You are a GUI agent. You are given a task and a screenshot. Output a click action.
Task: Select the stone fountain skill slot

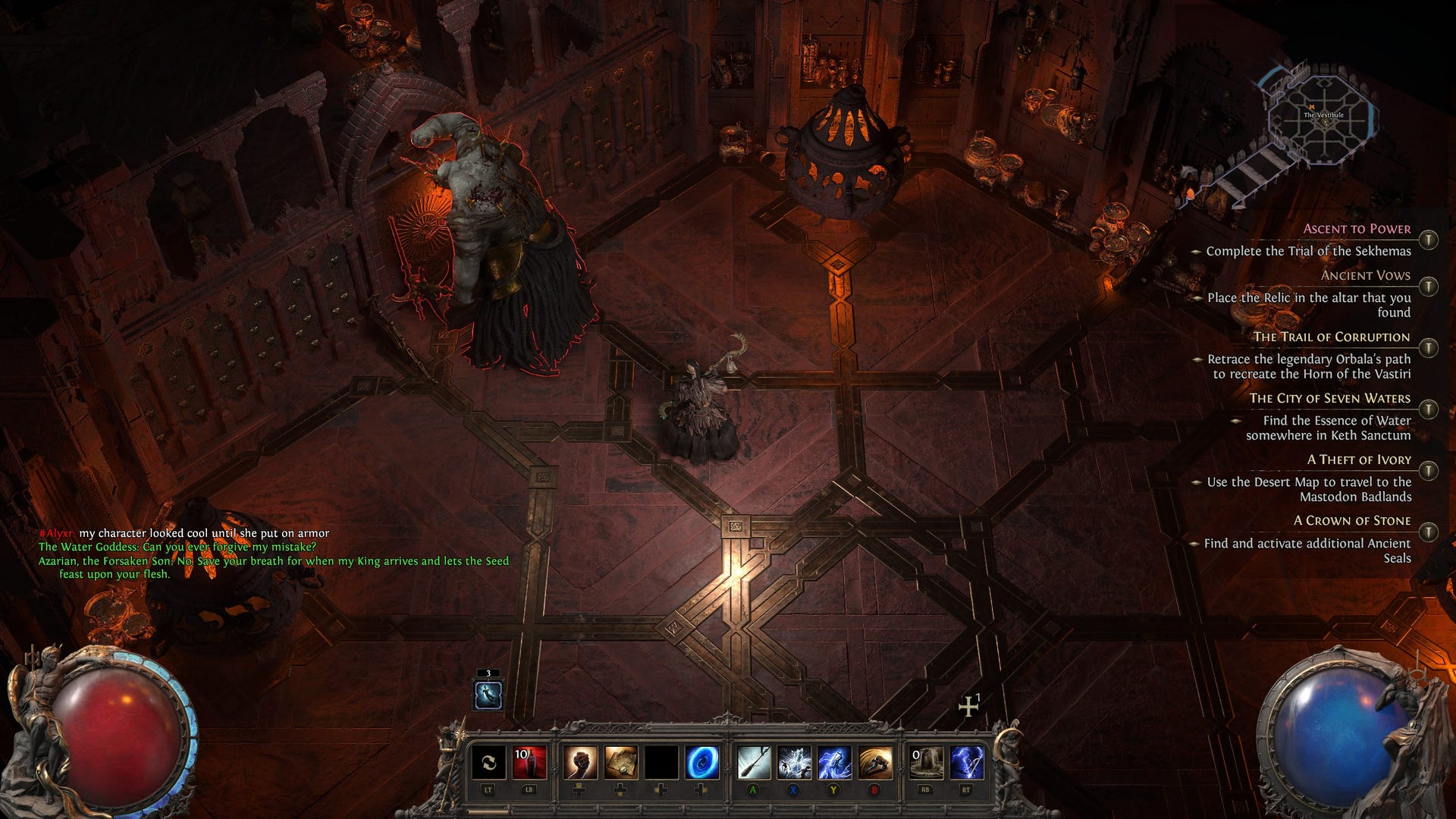coord(926,762)
